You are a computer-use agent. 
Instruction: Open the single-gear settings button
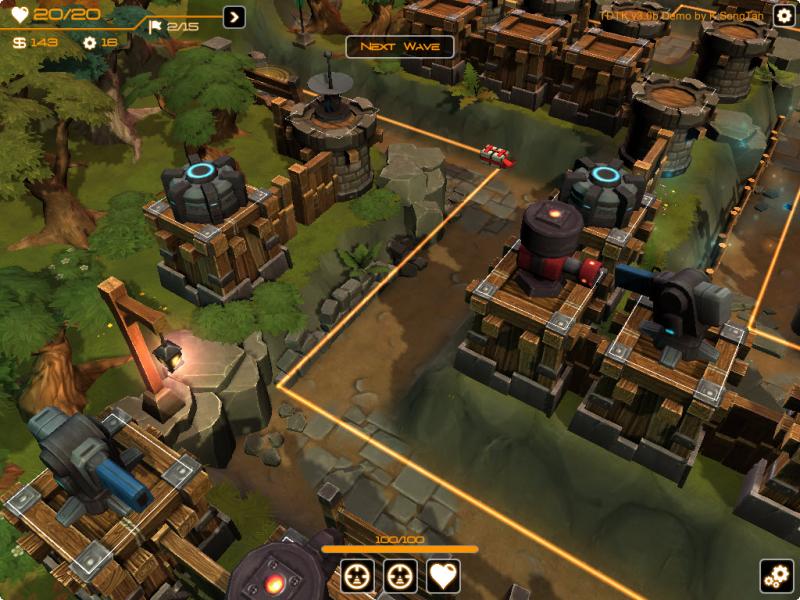(784, 15)
